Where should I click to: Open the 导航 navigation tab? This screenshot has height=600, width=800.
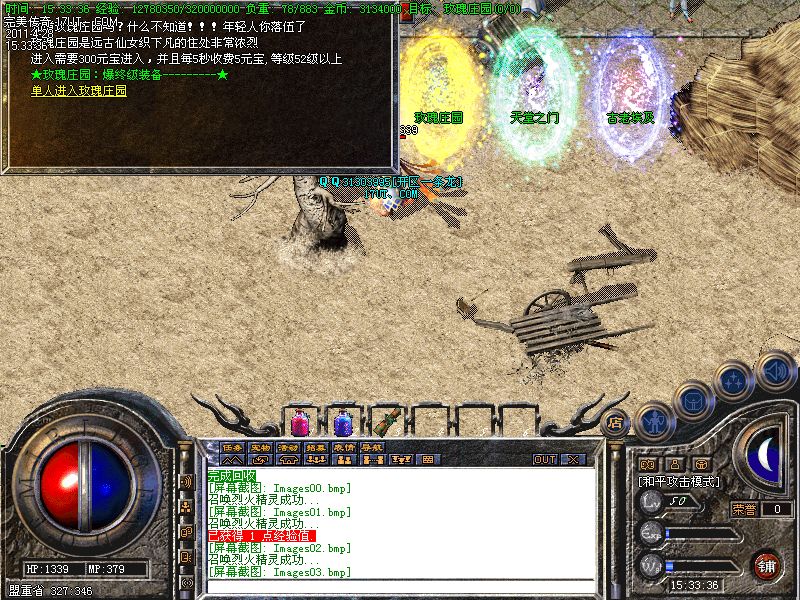372,447
